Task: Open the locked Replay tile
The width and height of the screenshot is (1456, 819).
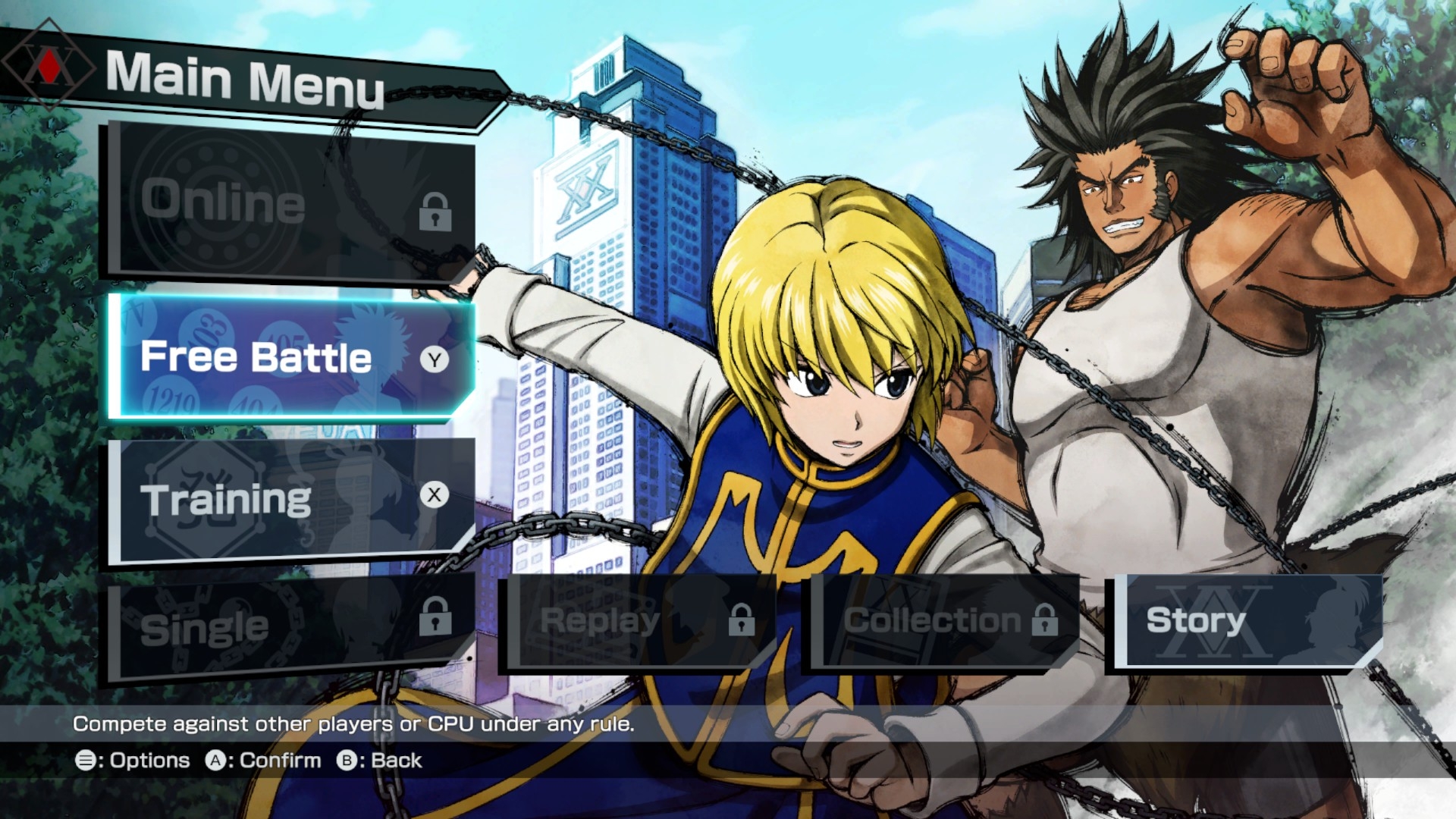Action: point(637,622)
